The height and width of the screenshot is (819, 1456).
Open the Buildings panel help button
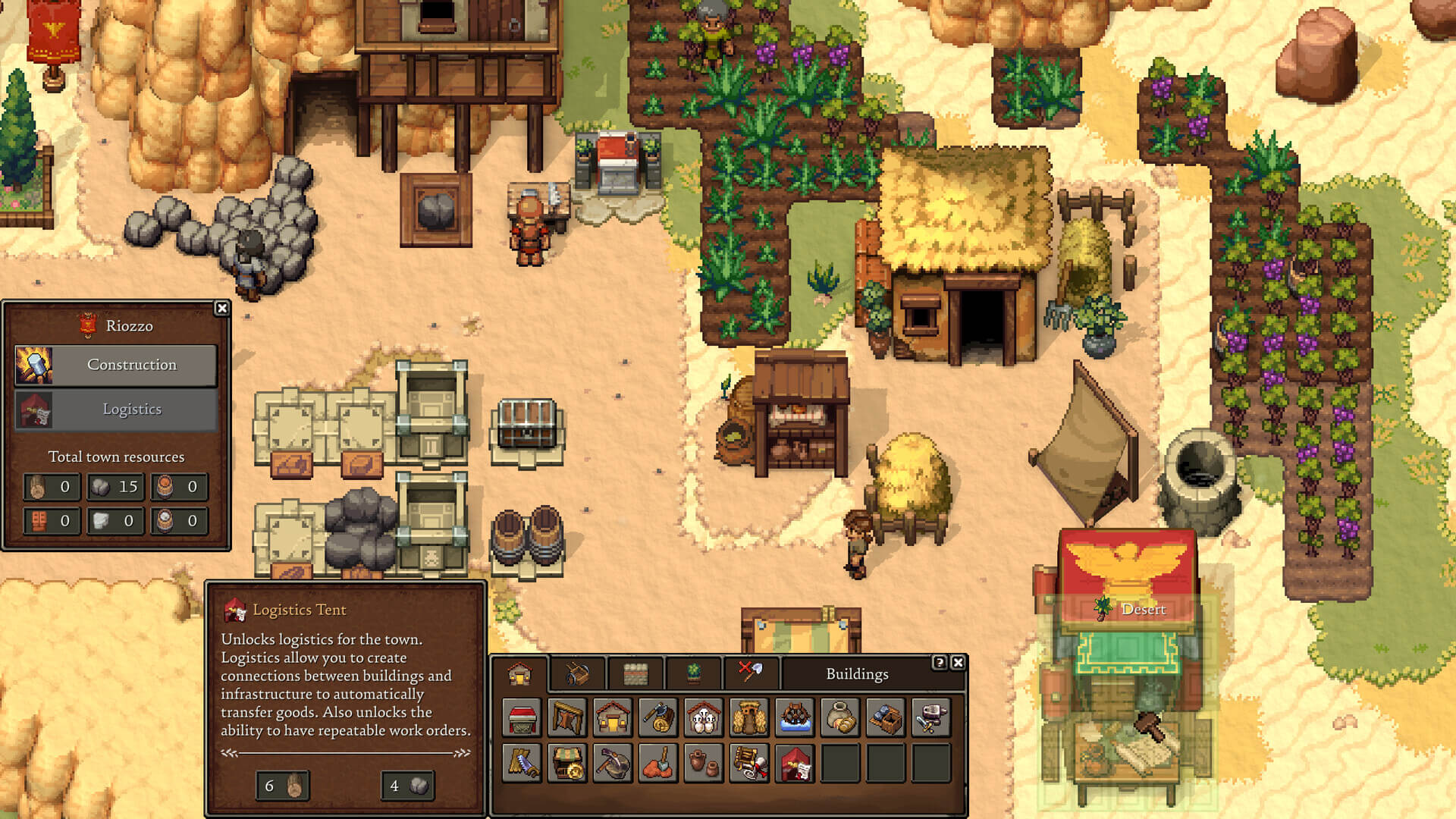(x=940, y=663)
